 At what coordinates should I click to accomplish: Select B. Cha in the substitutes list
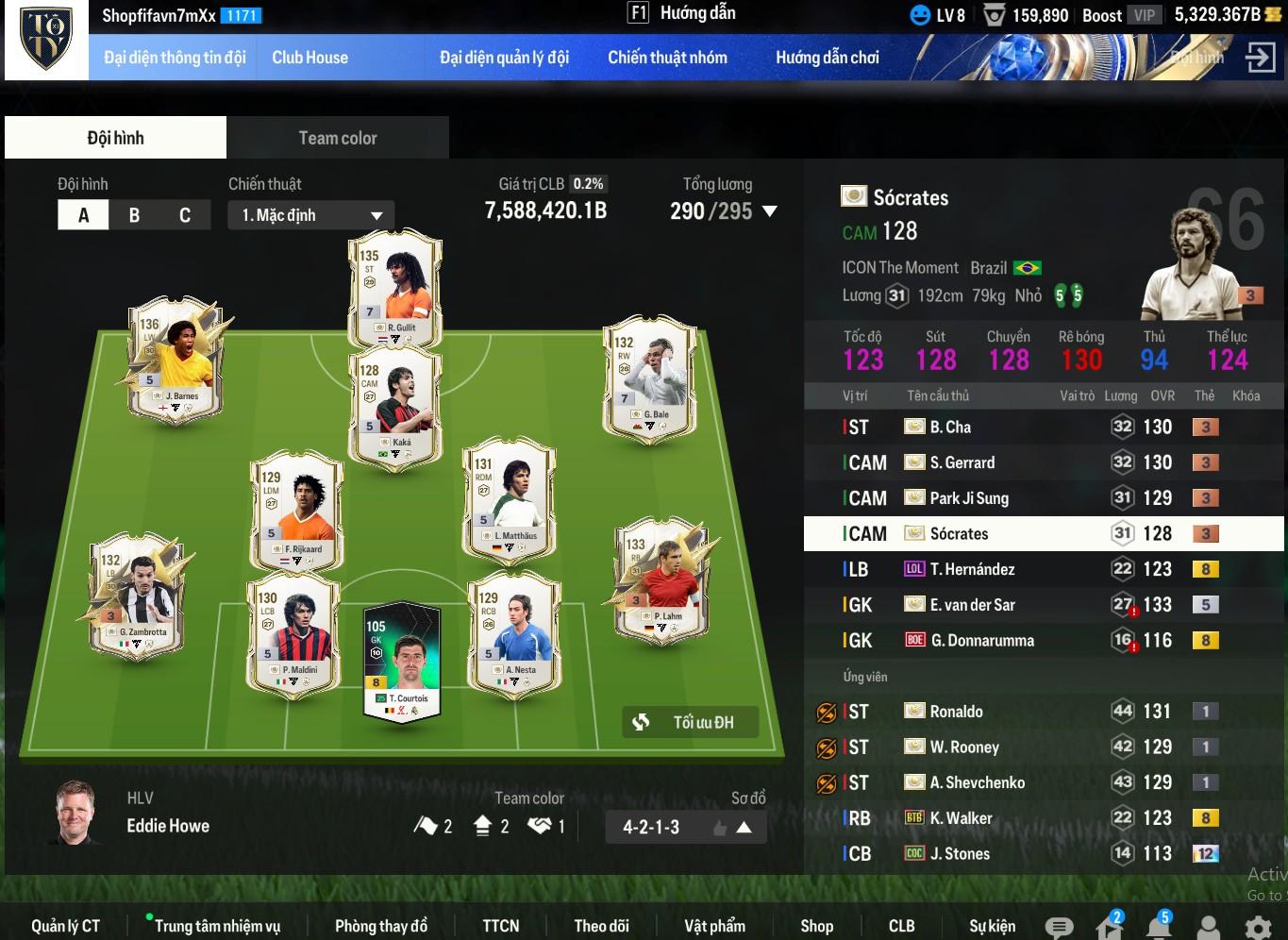(950, 427)
